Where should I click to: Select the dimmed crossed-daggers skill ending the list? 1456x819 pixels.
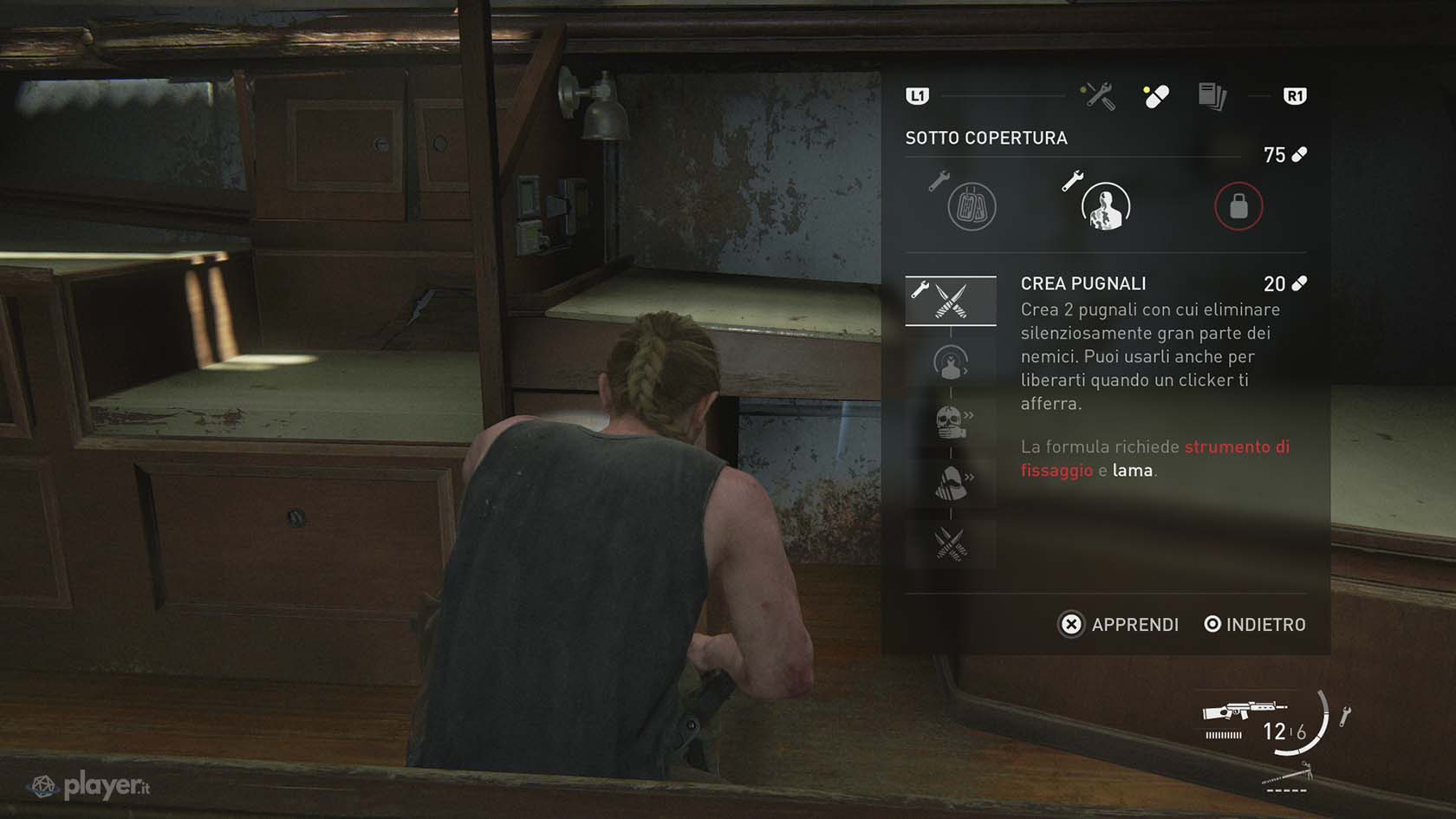[x=951, y=544]
